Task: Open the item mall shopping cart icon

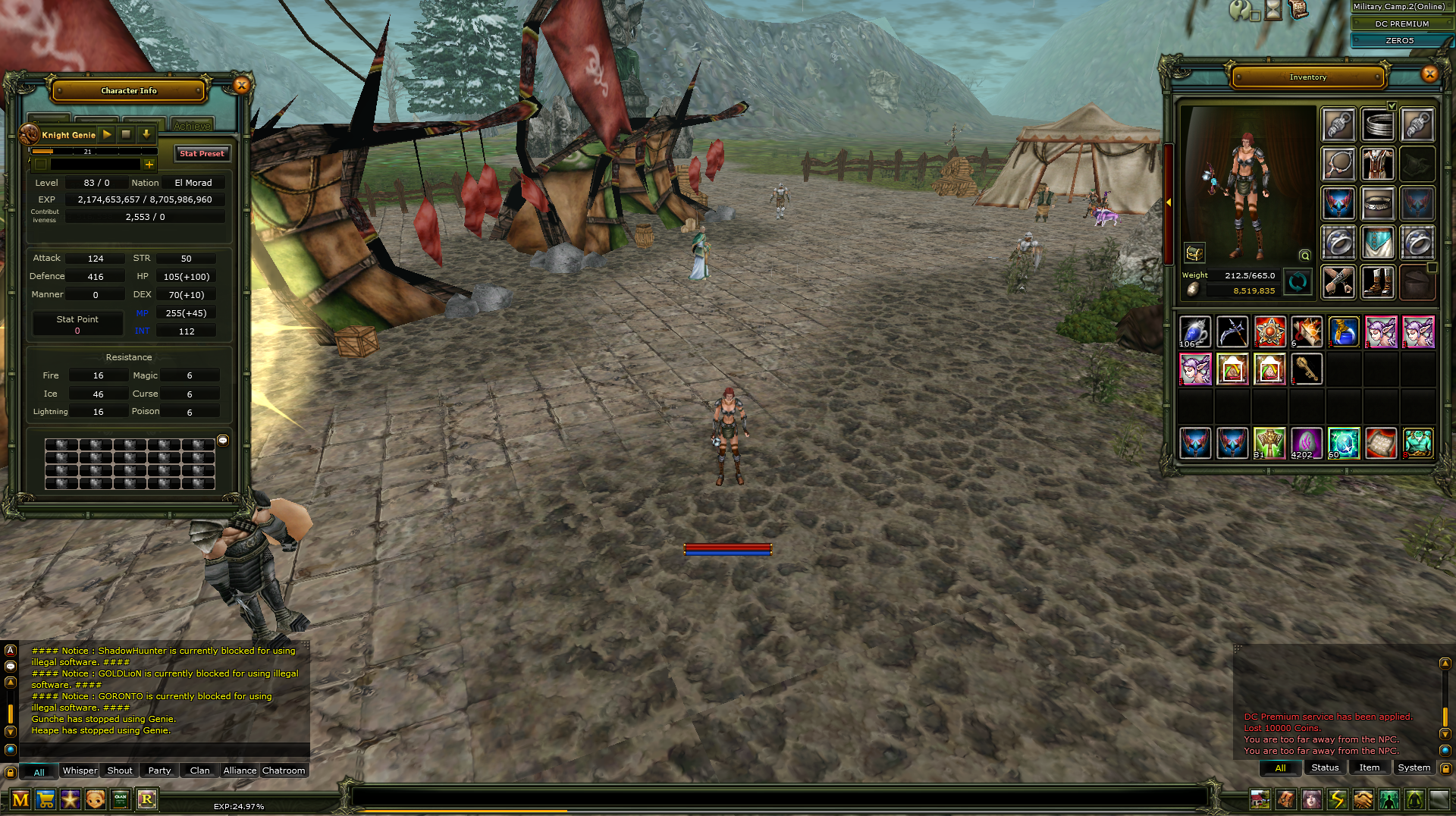Action: click(45, 799)
